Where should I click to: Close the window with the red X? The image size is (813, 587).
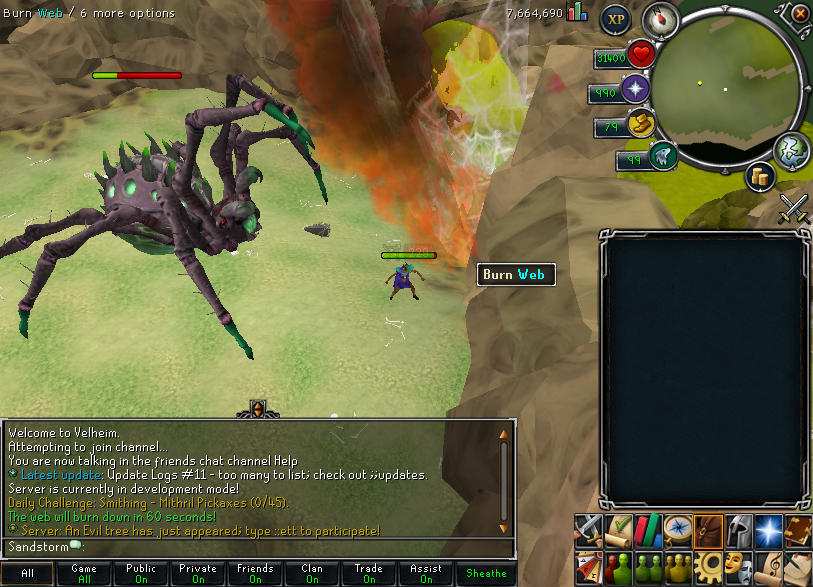tap(800, 13)
